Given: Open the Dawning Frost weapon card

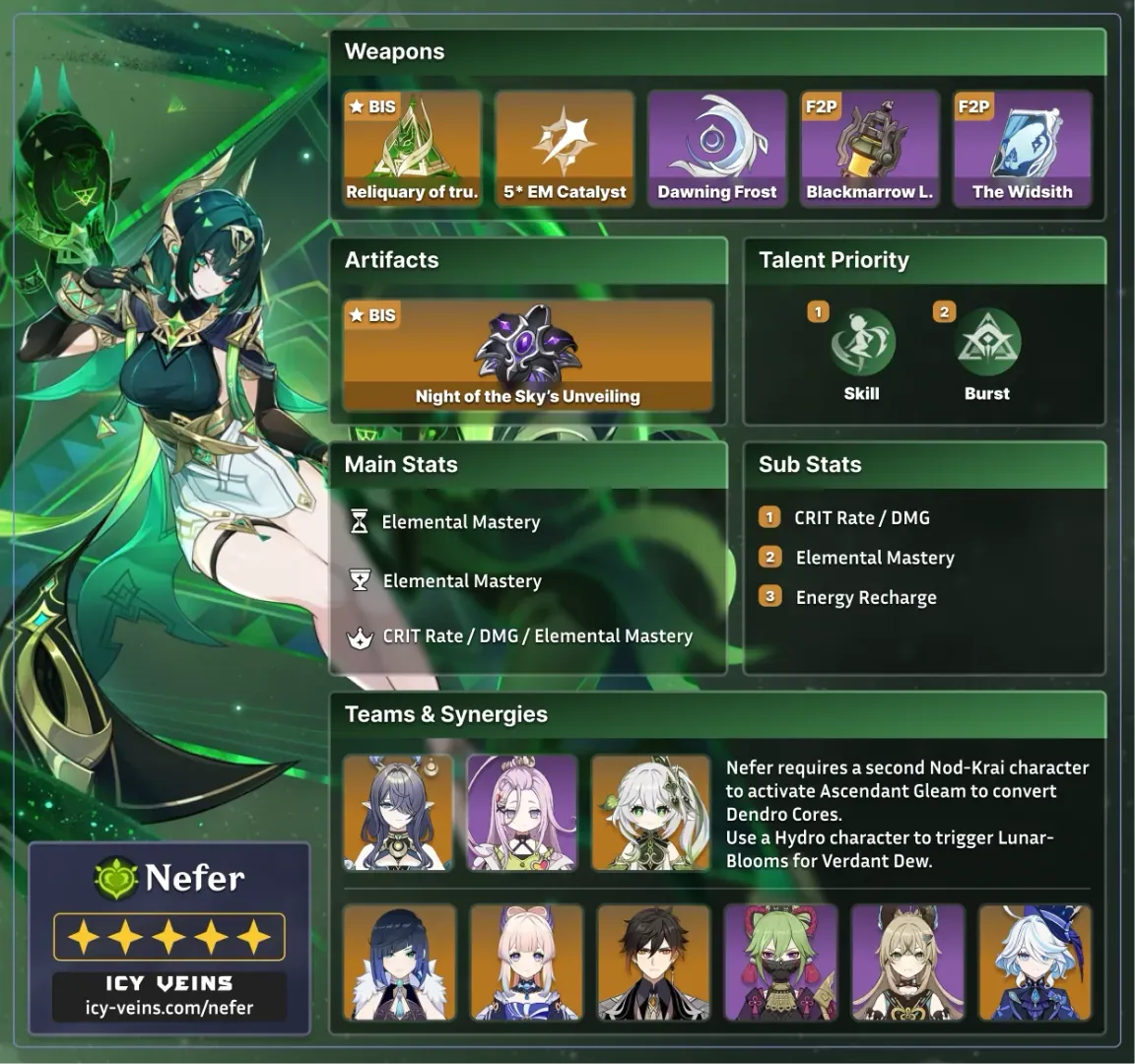Looking at the screenshot, I should click(717, 149).
